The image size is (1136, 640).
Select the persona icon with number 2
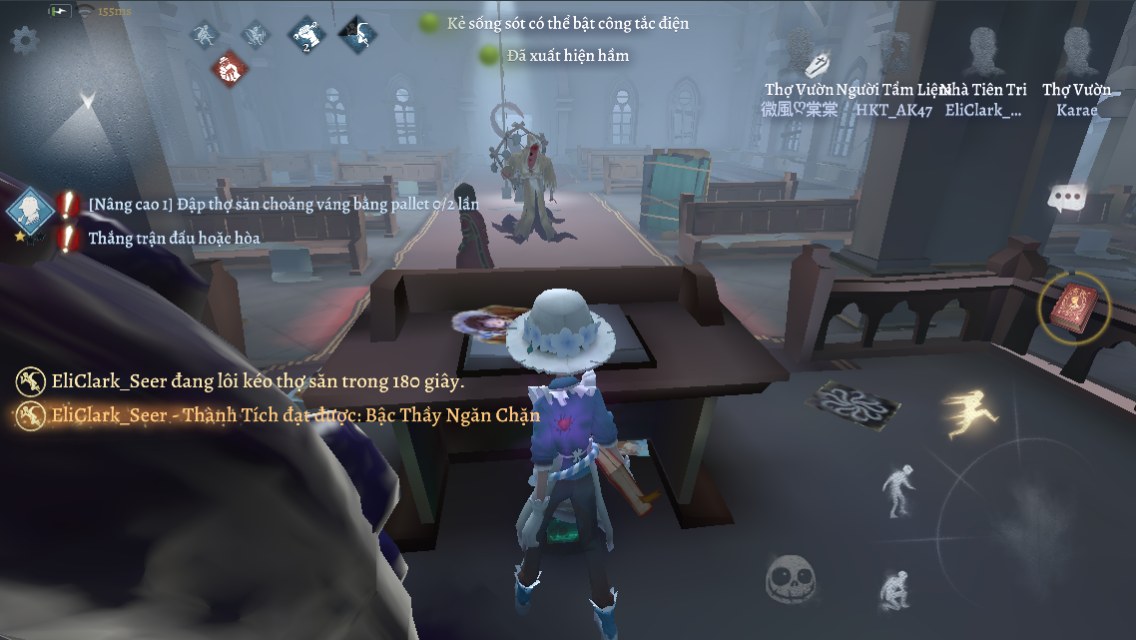[307, 35]
